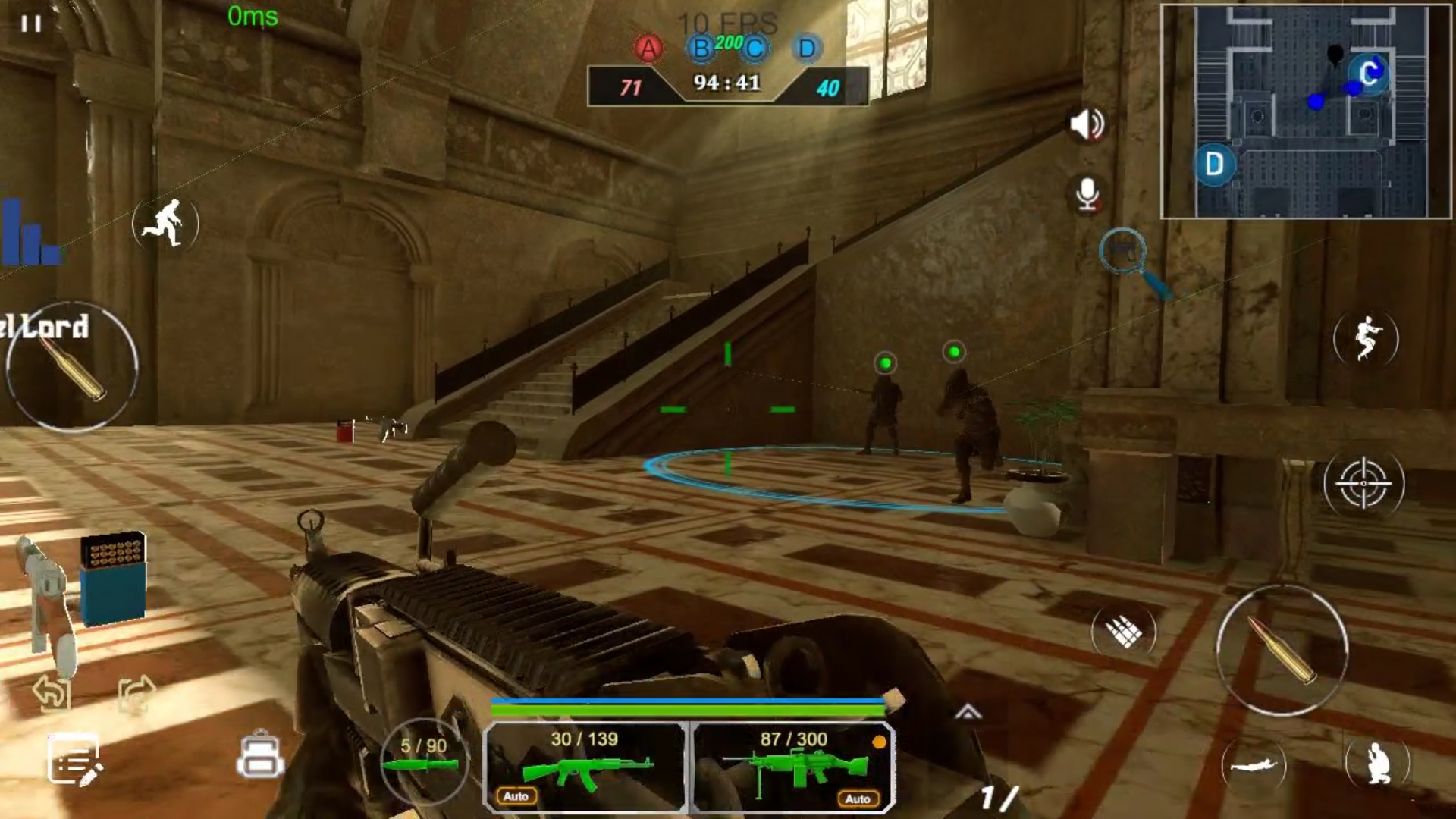Toggle the microphone voice chat
The width and height of the screenshot is (1456, 819).
[1087, 195]
